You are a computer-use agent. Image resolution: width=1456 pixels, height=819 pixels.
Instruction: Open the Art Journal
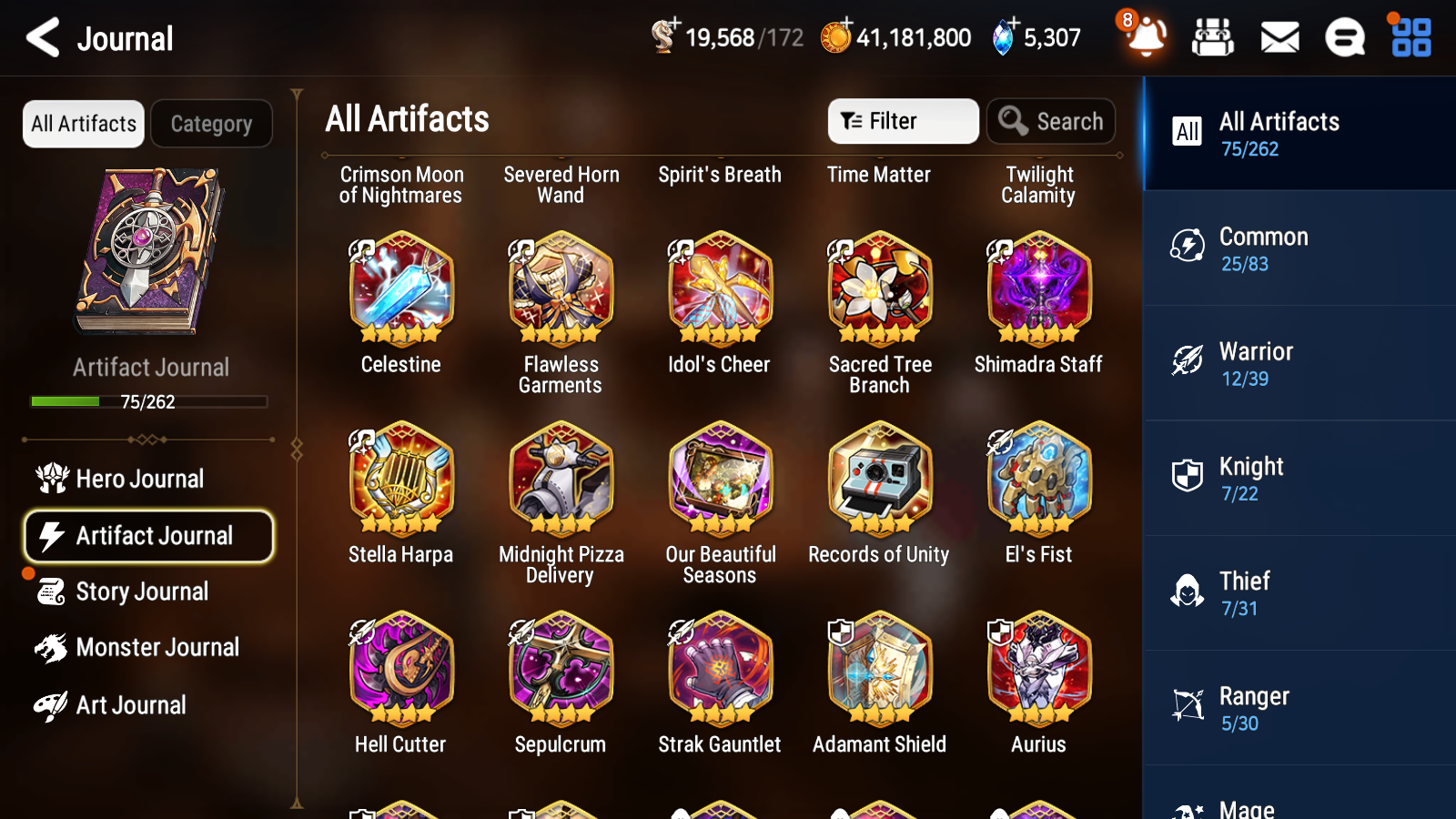click(132, 705)
